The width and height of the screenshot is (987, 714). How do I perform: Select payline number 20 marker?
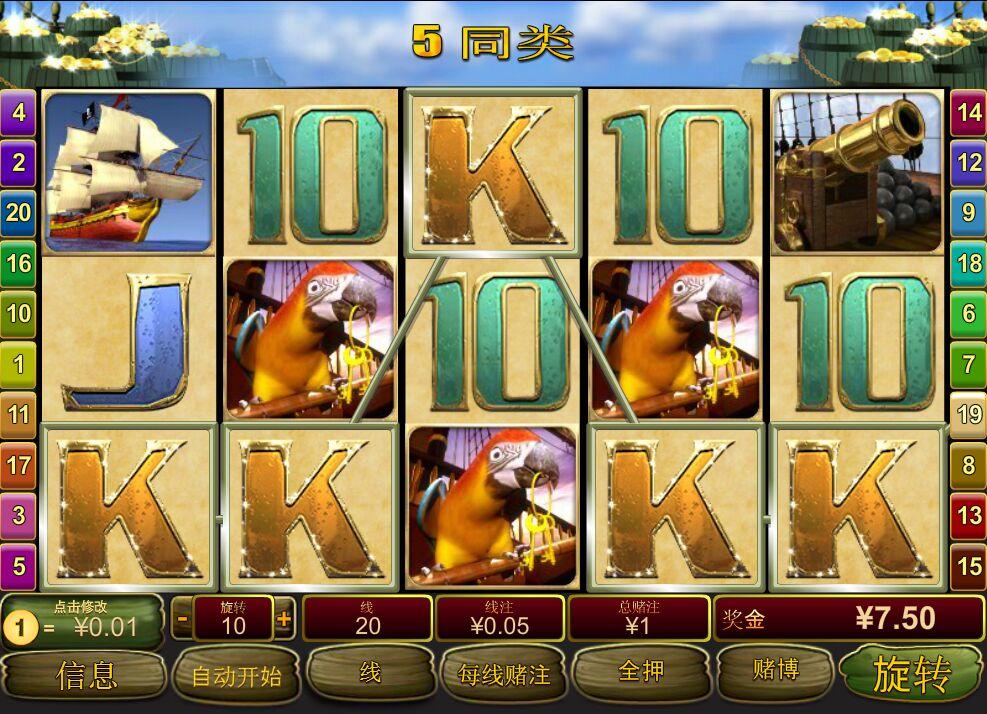19,212
